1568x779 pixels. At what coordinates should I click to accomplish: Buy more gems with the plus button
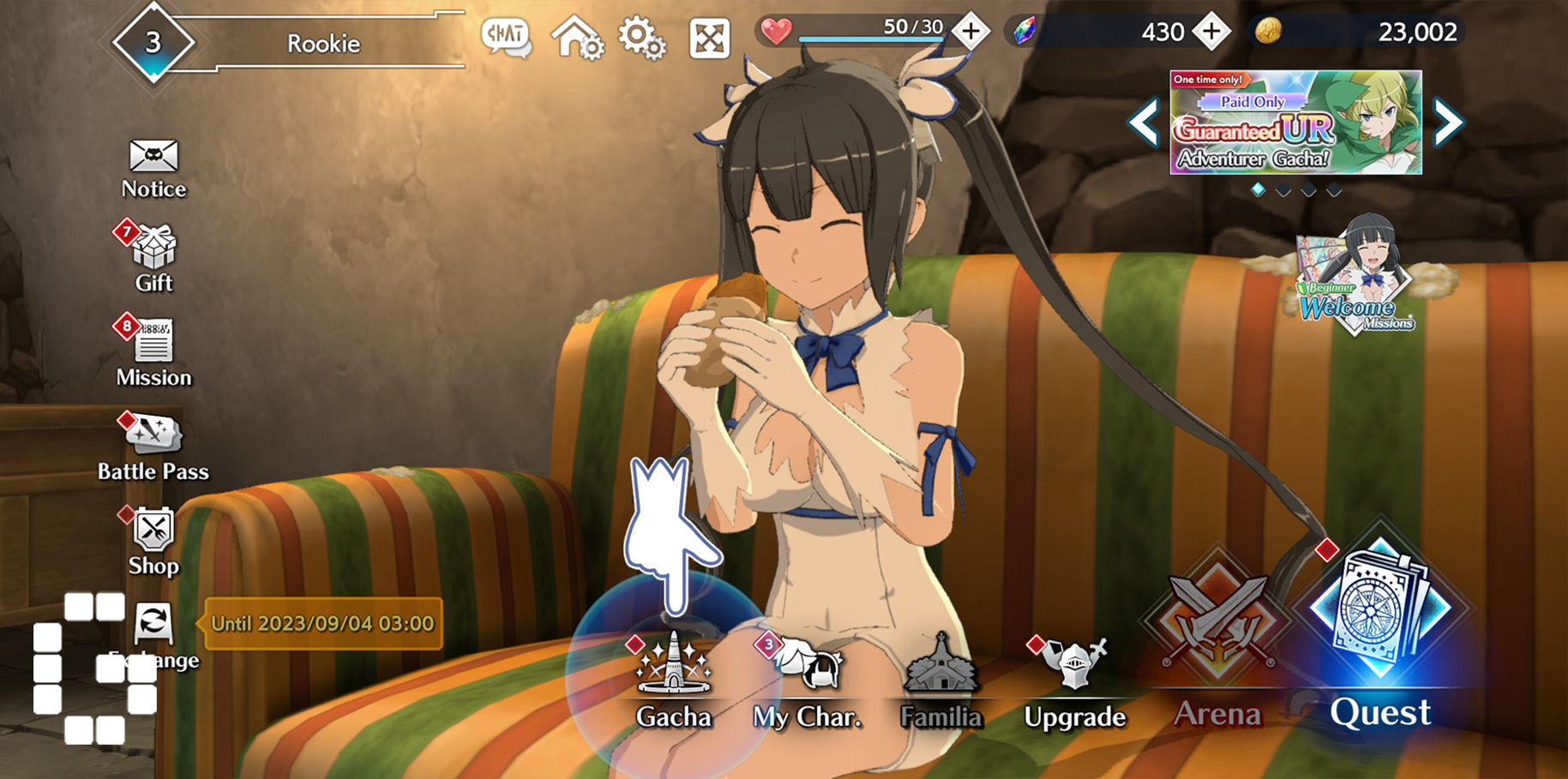coord(1211,32)
